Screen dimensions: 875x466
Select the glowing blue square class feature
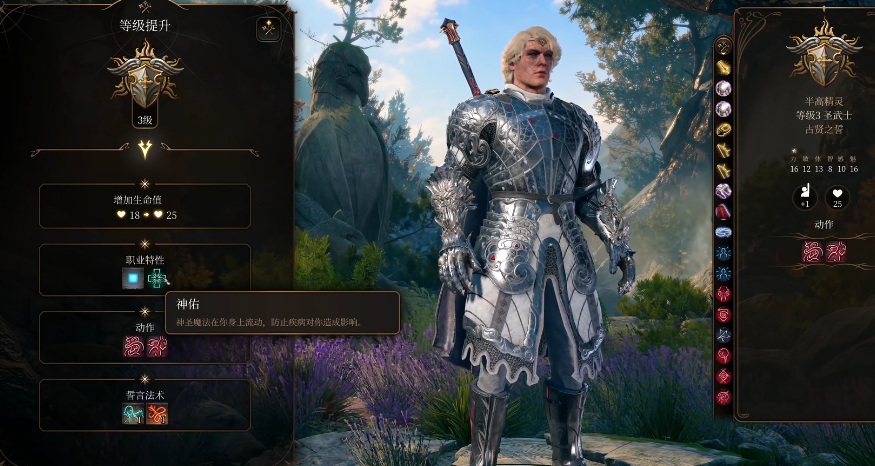tap(132, 279)
